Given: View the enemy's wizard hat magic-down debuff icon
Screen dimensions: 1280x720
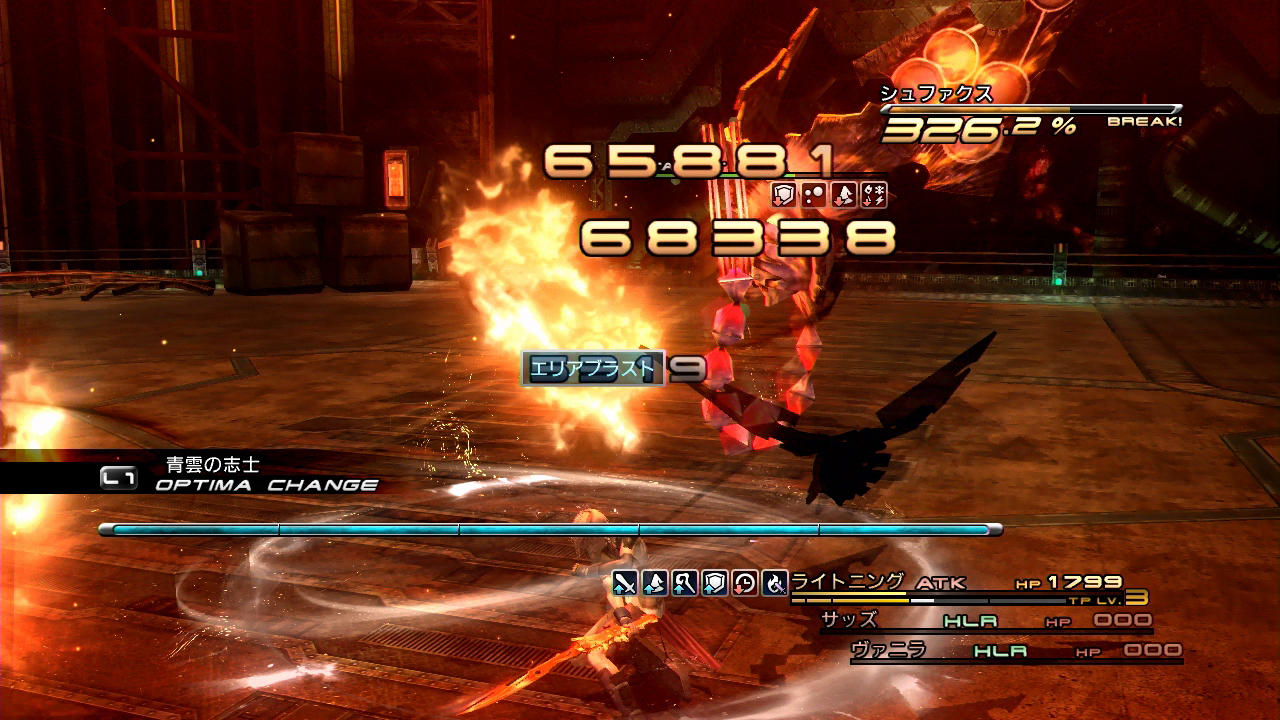Looking at the screenshot, I should pos(843,195).
